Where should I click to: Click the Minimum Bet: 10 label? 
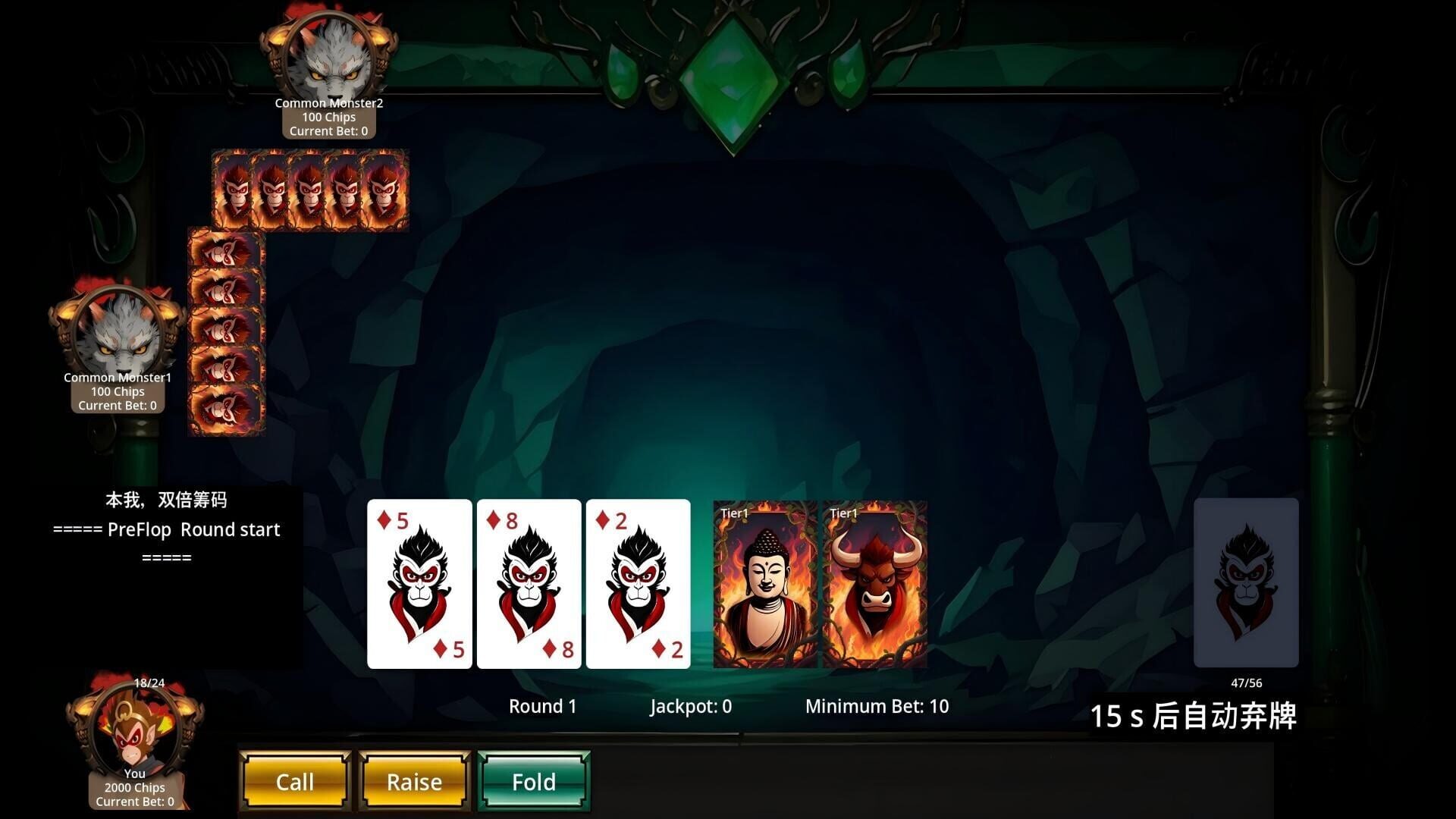tap(877, 706)
